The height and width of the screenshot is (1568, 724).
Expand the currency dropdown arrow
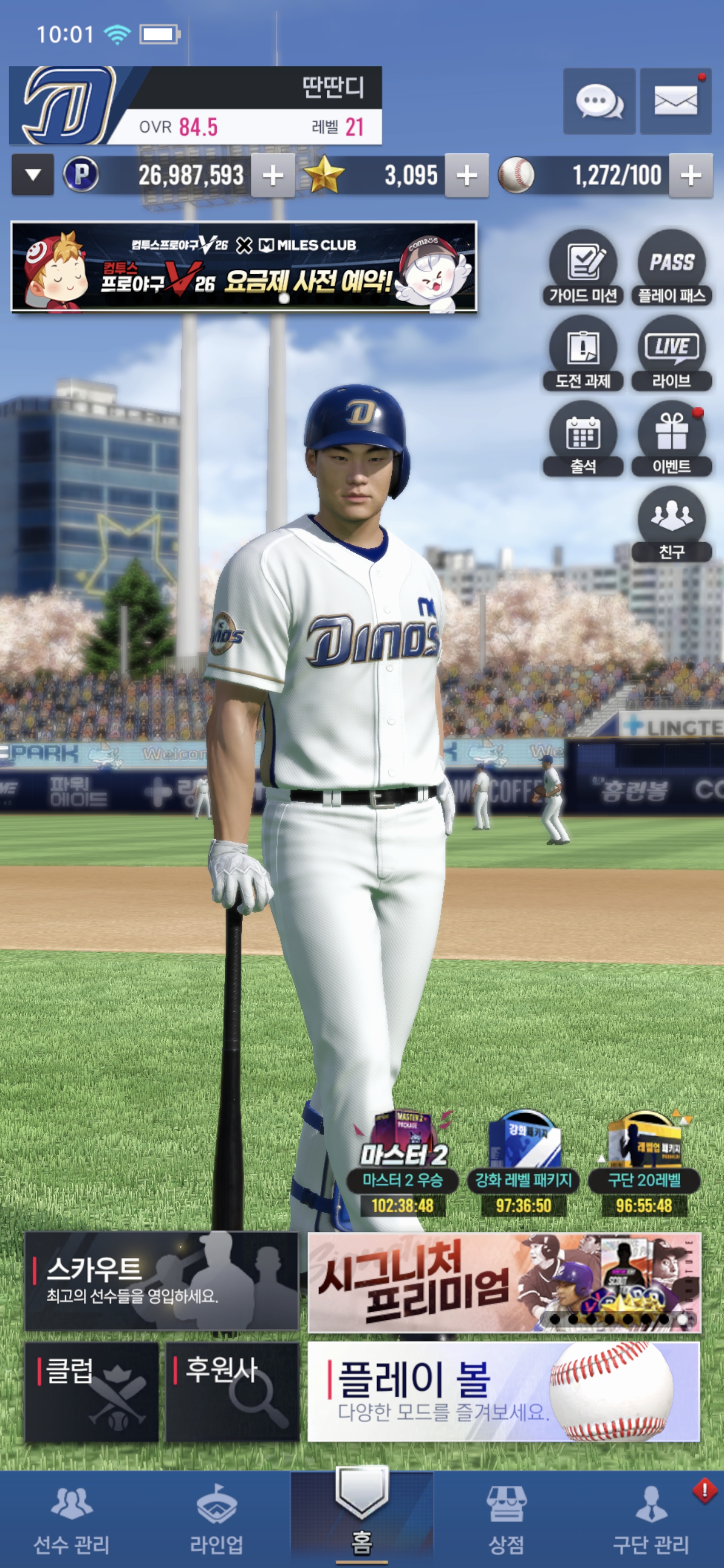tap(33, 175)
